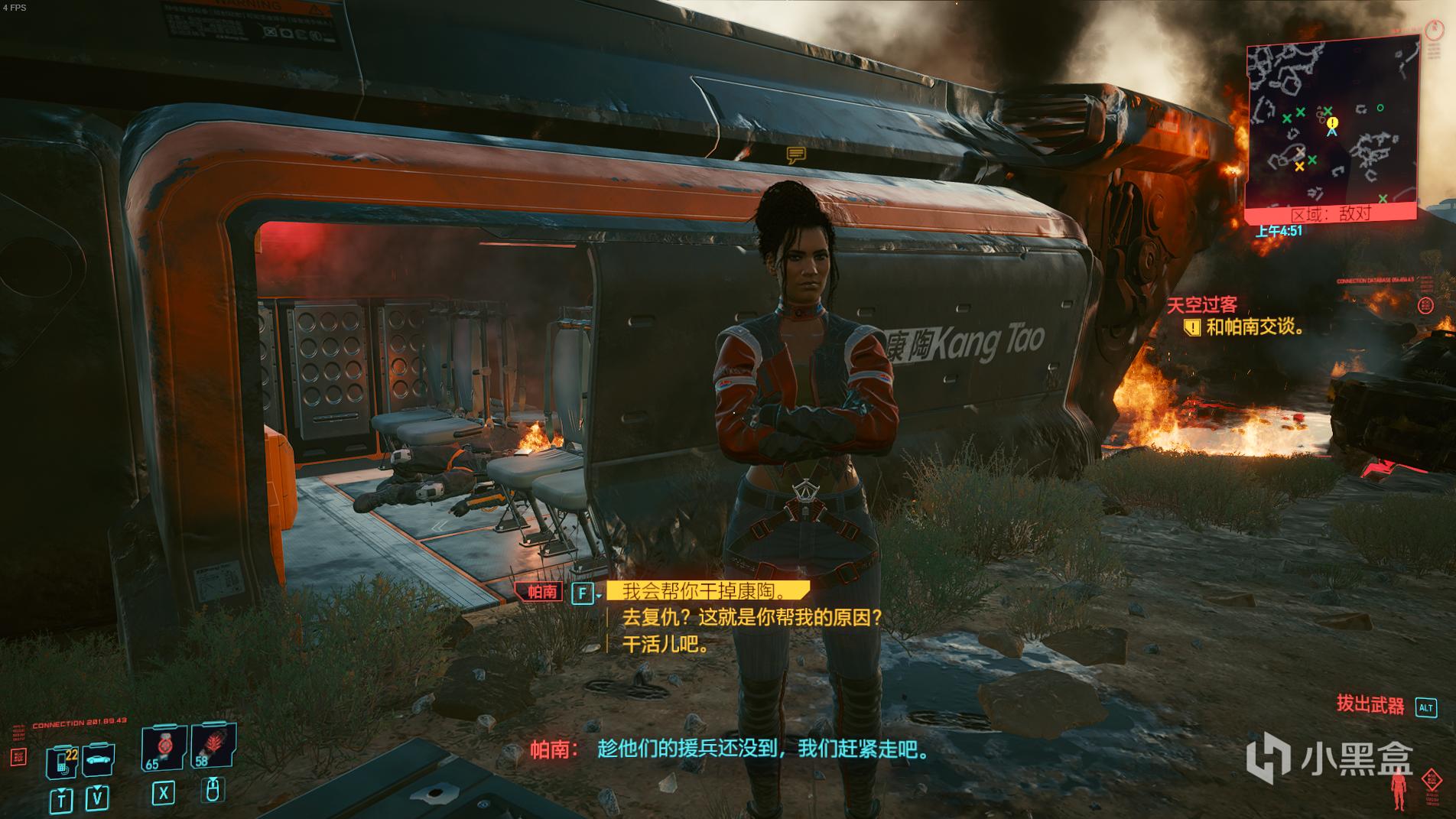The height and width of the screenshot is (819, 1456).
Task: Use the inhaler consumable slot showing 58
Action: click(211, 746)
